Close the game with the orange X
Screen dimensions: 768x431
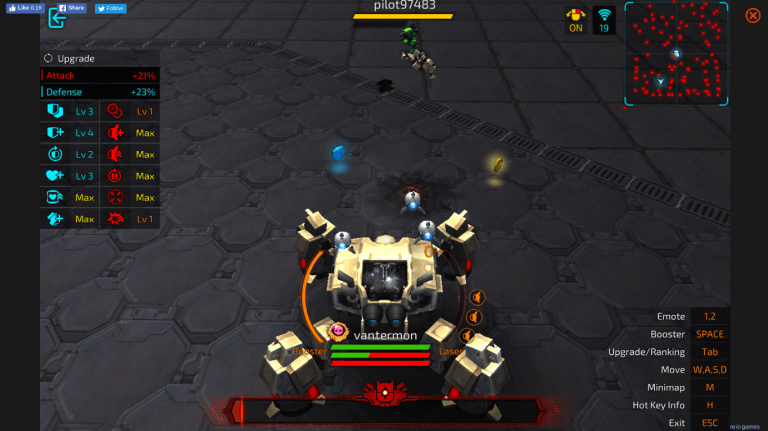(x=752, y=15)
